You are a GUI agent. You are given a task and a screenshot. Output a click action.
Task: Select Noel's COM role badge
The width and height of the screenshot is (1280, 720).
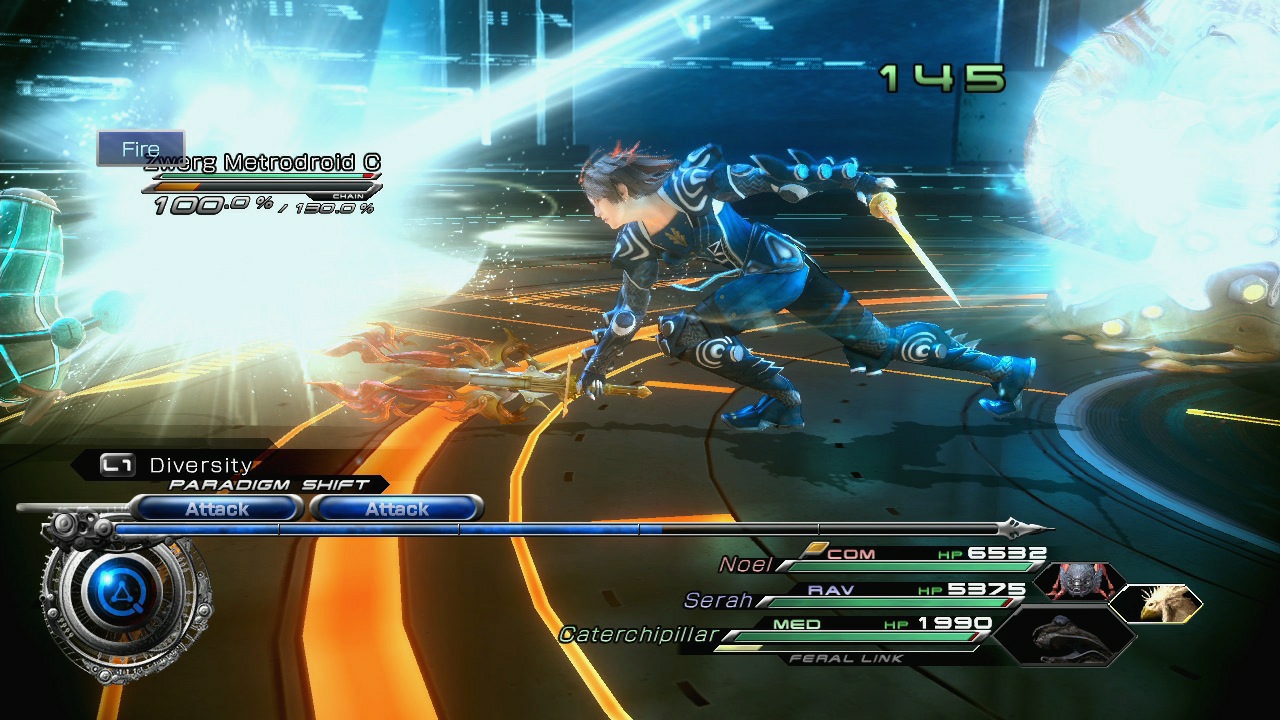(851, 552)
